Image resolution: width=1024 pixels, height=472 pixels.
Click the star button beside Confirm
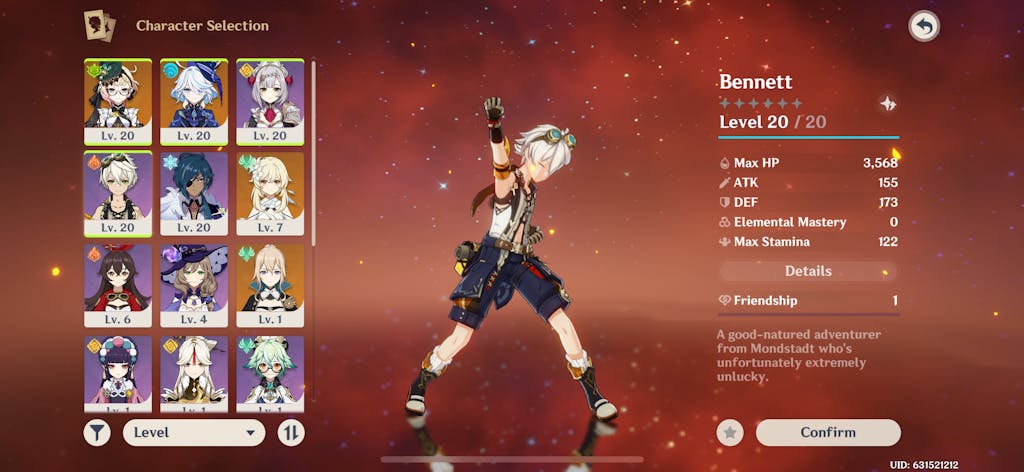(x=730, y=432)
